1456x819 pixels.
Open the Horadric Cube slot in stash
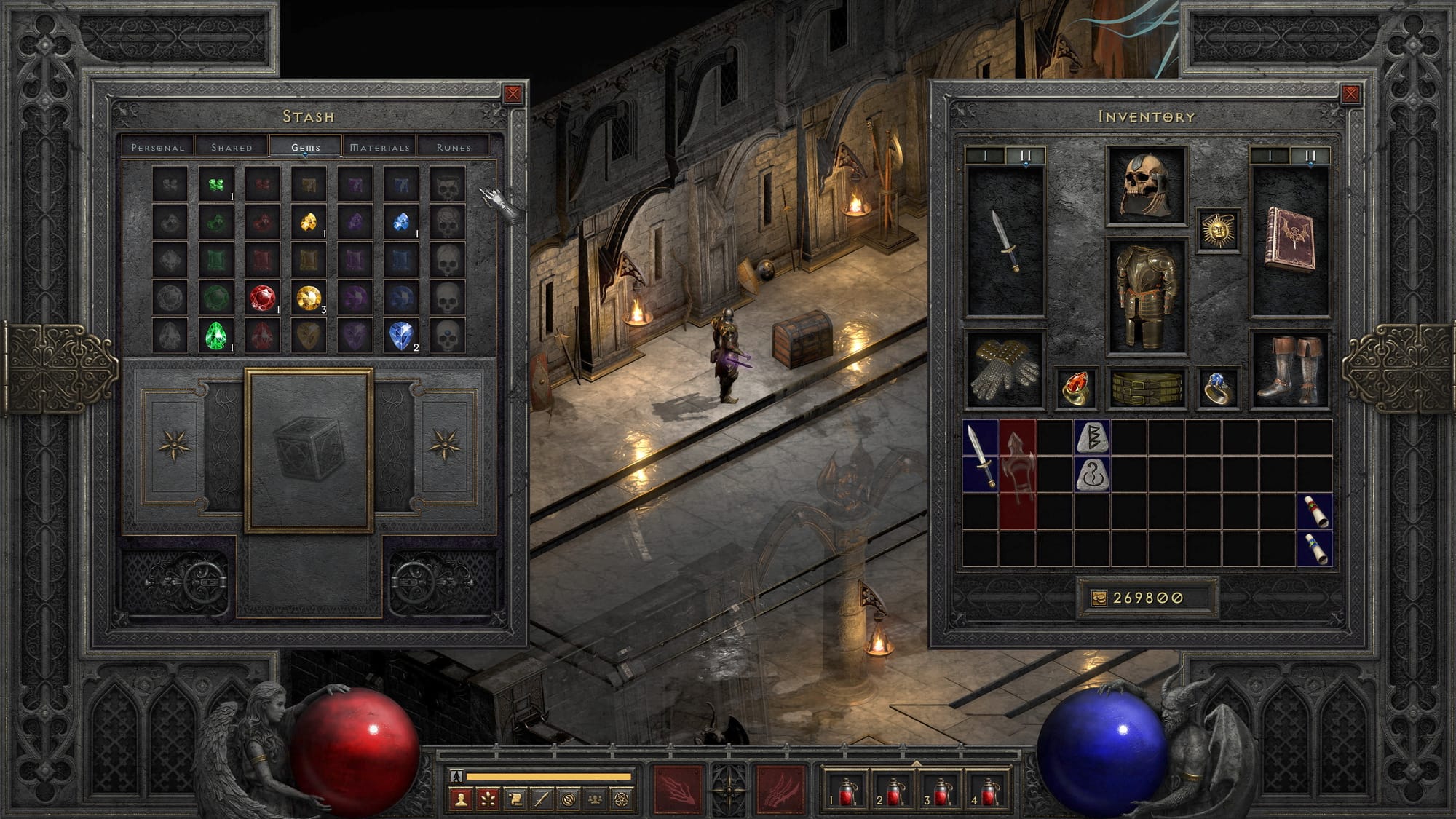309,450
